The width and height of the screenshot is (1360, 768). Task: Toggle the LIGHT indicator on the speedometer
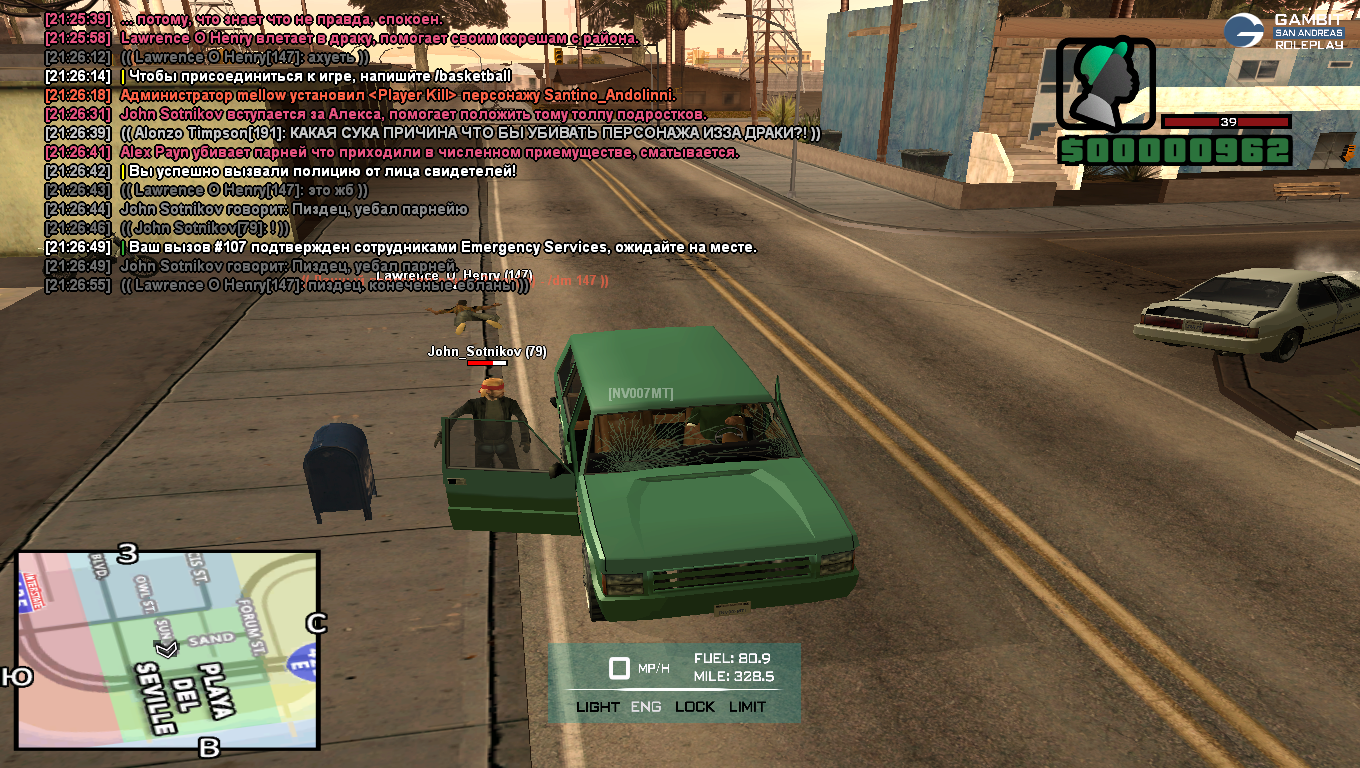click(598, 707)
